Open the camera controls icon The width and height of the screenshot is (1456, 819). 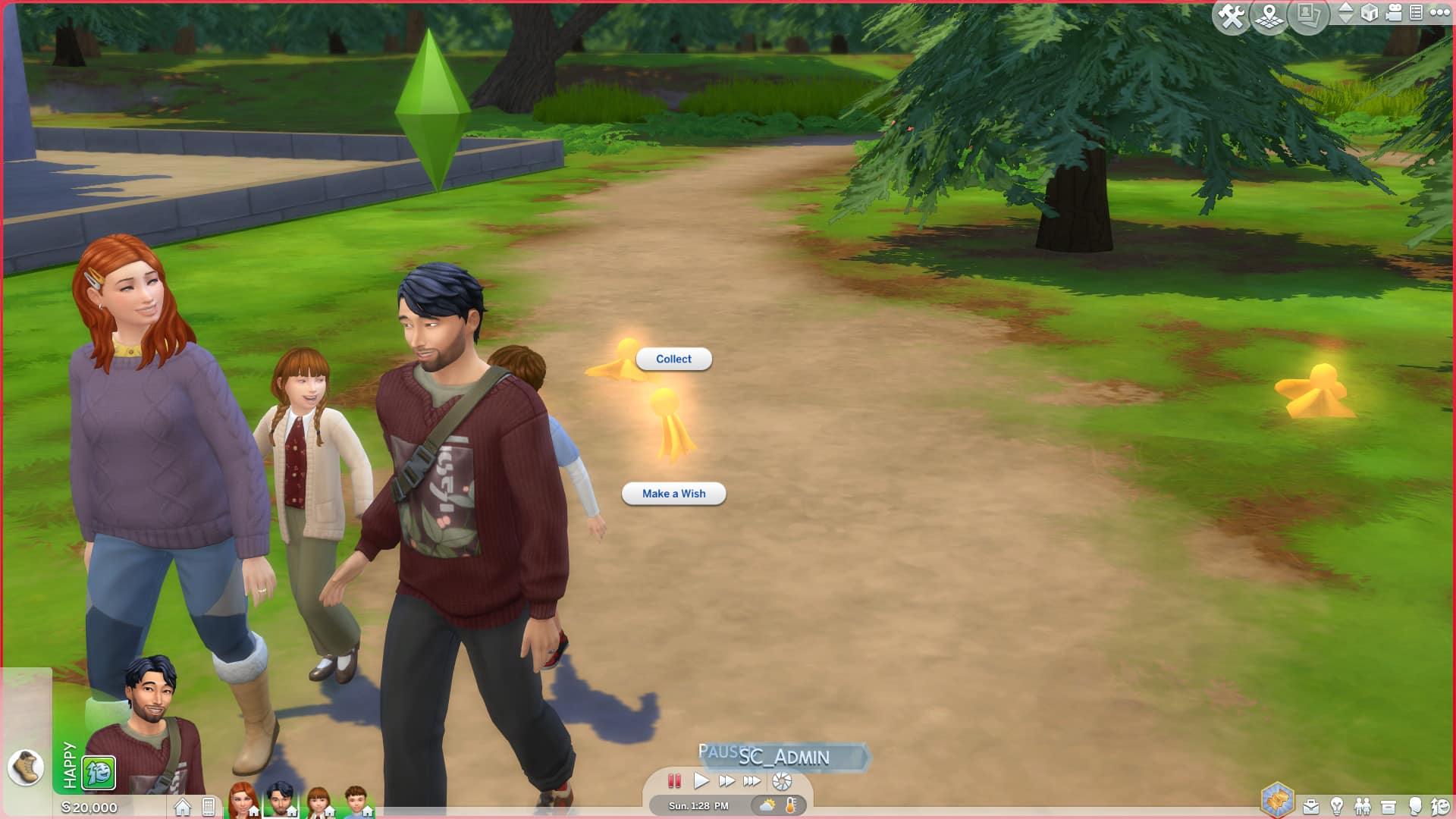(1394, 13)
